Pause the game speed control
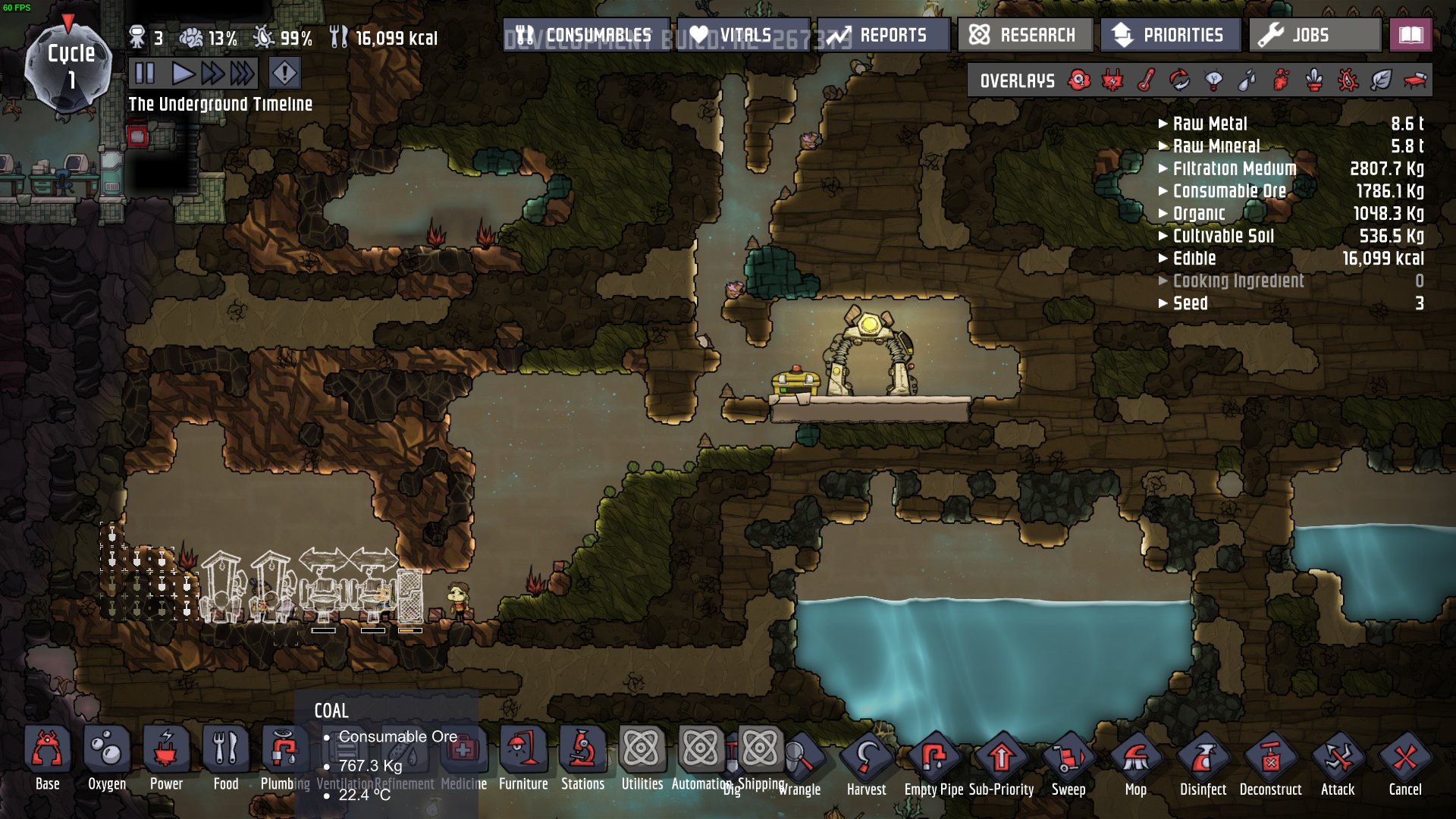 [x=144, y=74]
